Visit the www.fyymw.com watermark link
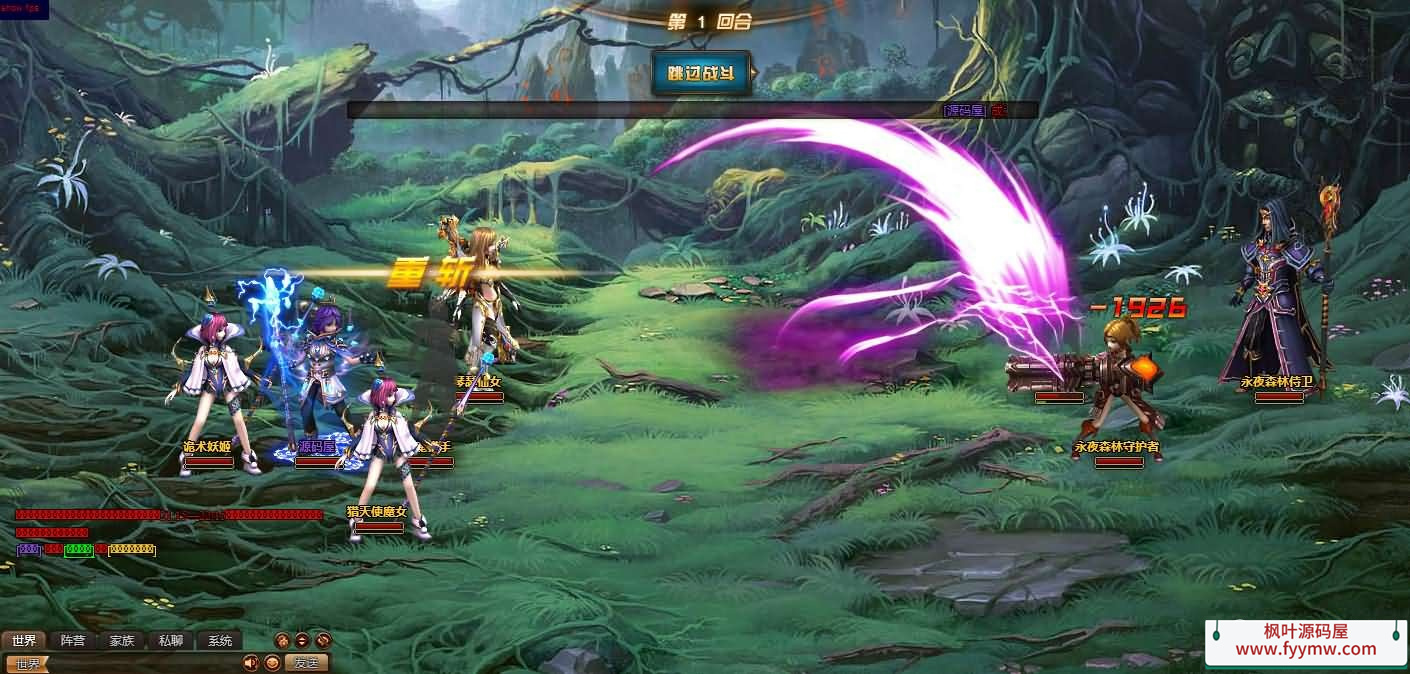This screenshot has width=1410, height=674. [x=1305, y=649]
